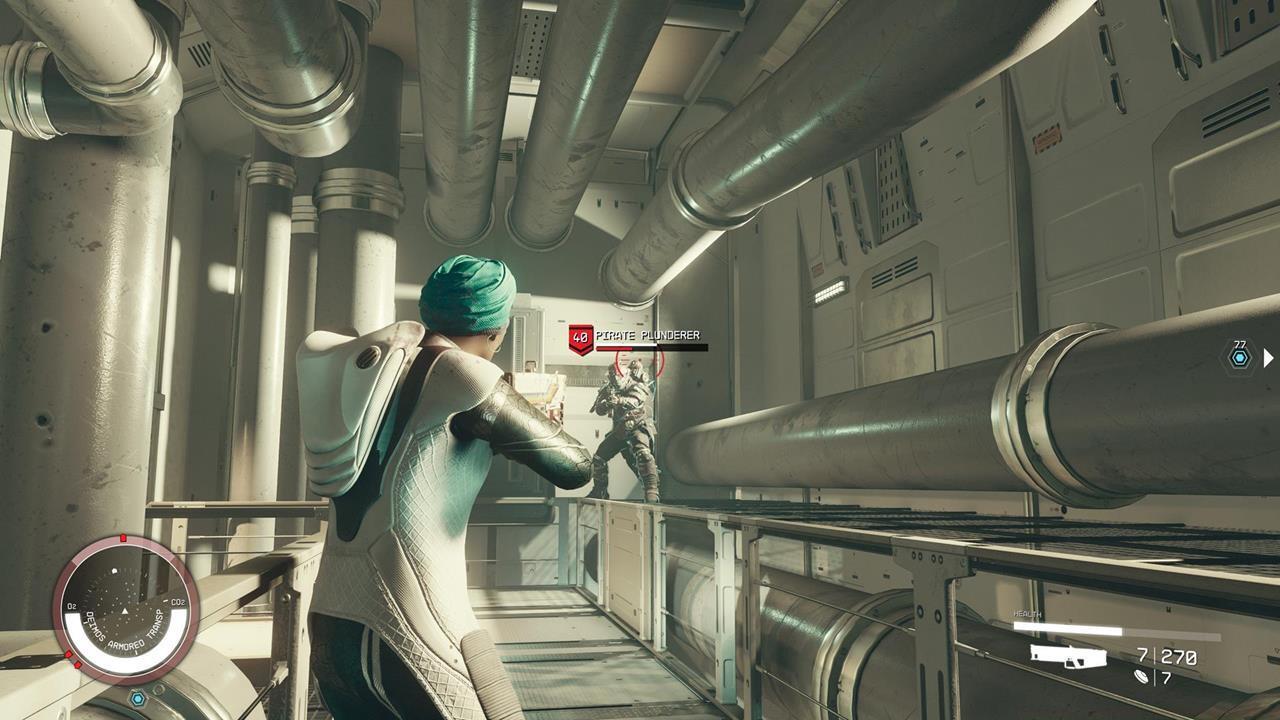Select the equipped rifle weapon icon

(x=1068, y=656)
